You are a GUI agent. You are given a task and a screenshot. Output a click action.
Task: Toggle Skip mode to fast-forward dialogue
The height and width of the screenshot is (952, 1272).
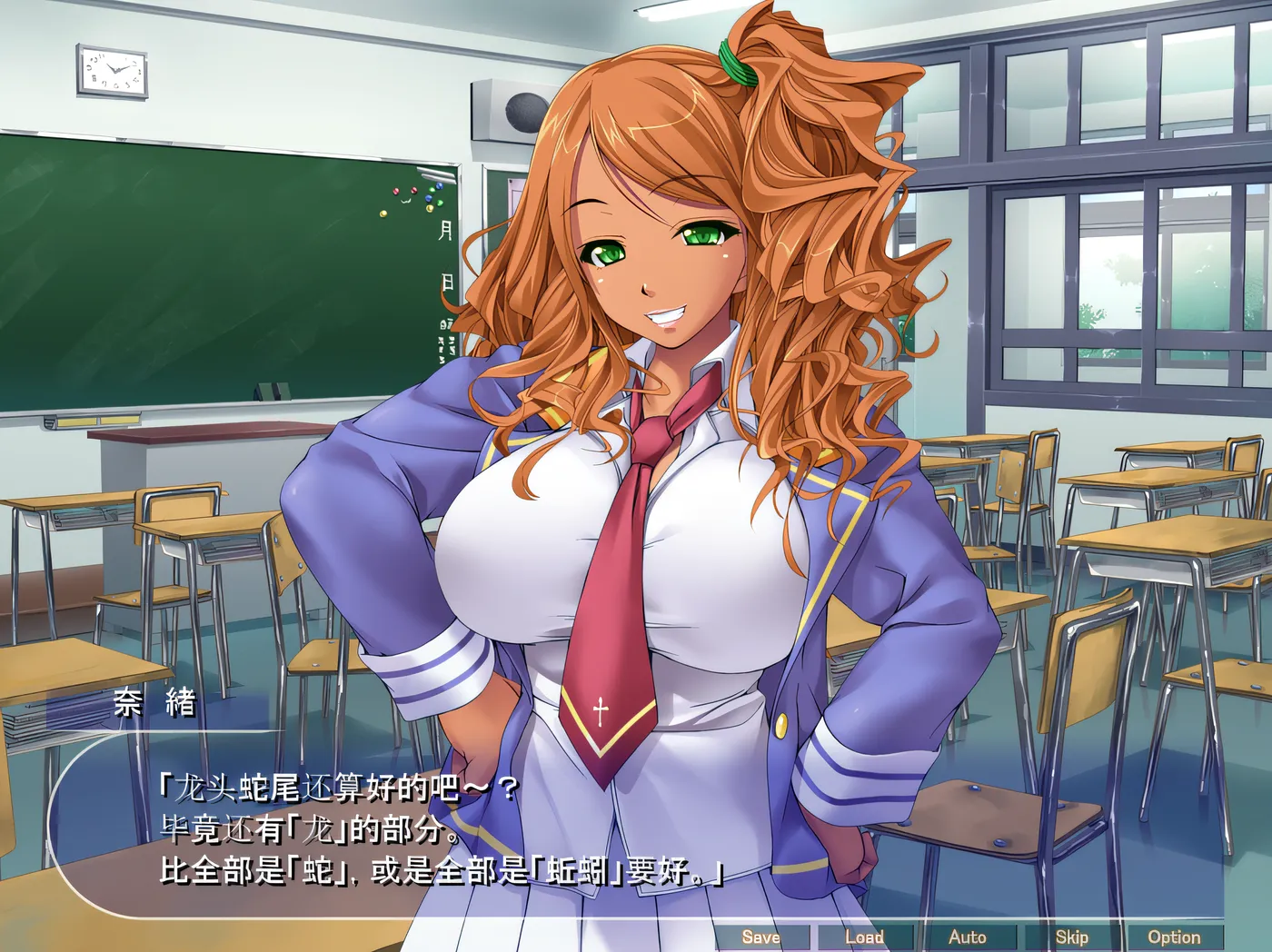click(1072, 936)
